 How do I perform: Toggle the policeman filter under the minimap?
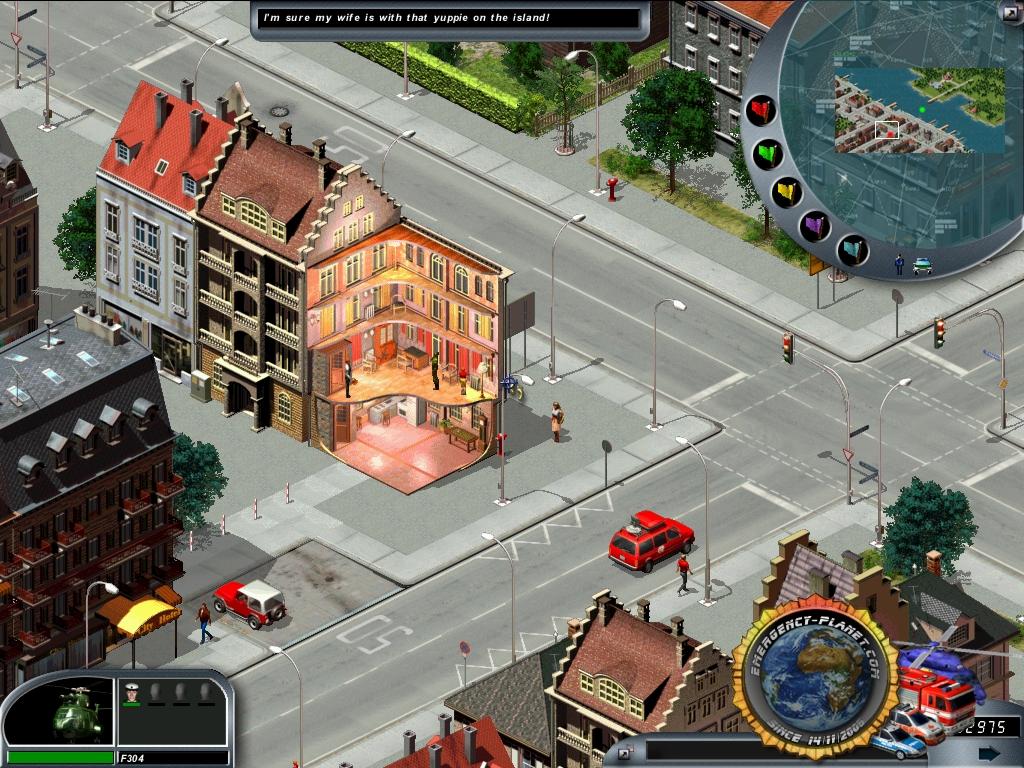point(899,265)
